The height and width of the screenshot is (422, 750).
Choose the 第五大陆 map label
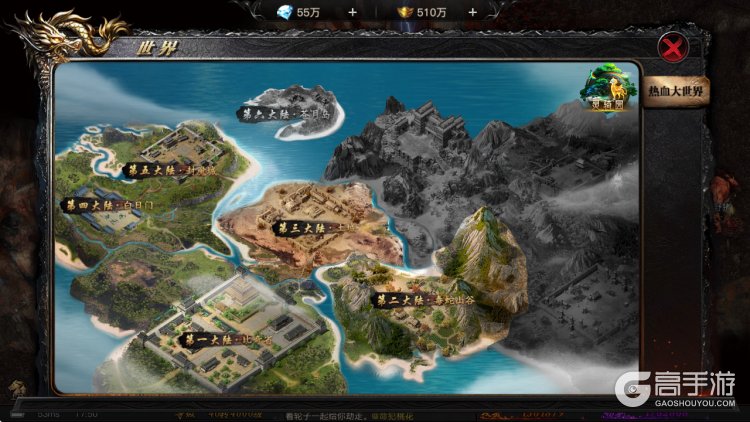tap(168, 170)
